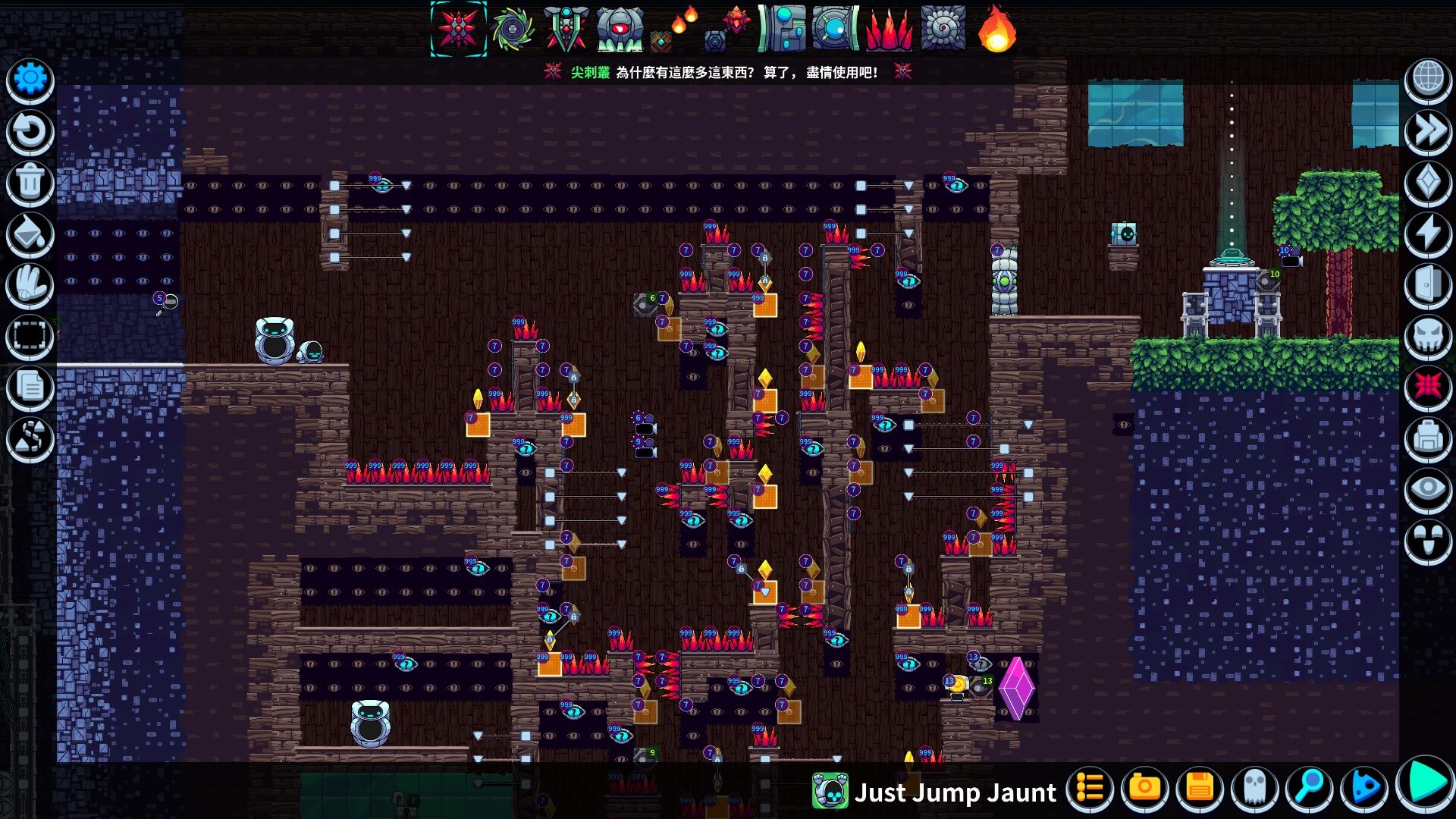
Task: Click the undo arrow tool
Action: click(x=30, y=131)
